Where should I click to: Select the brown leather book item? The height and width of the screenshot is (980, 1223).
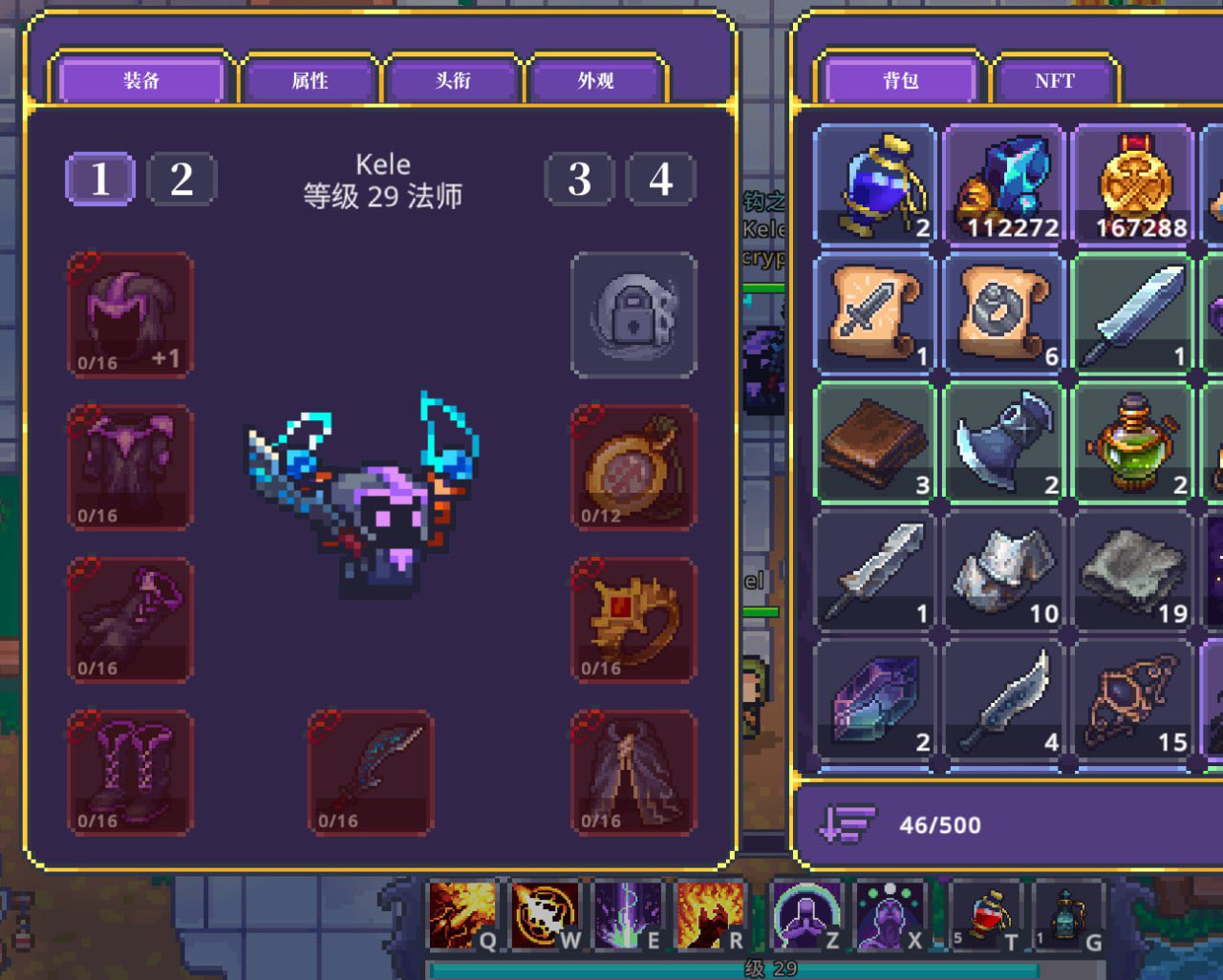click(875, 442)
